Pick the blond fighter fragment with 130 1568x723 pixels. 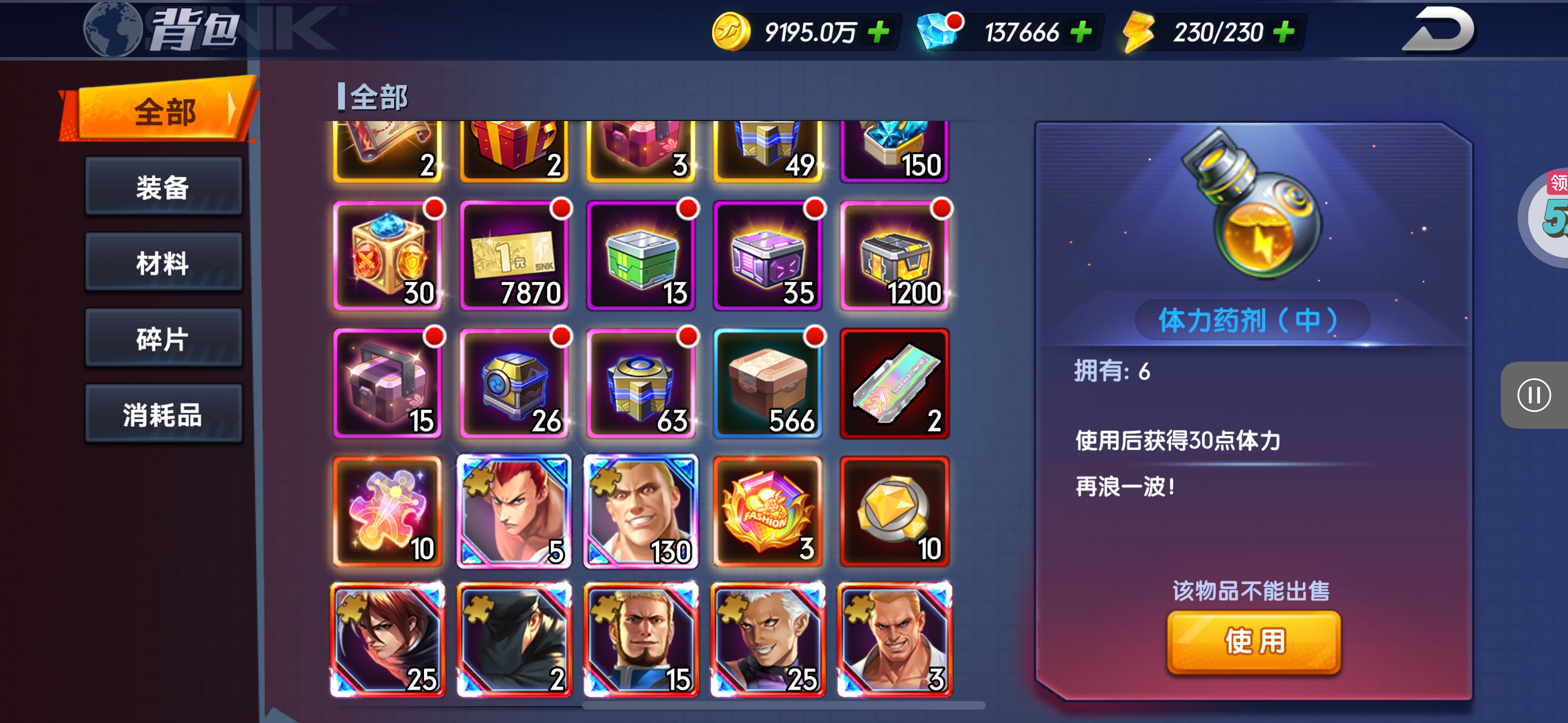(x=641, y=512)
